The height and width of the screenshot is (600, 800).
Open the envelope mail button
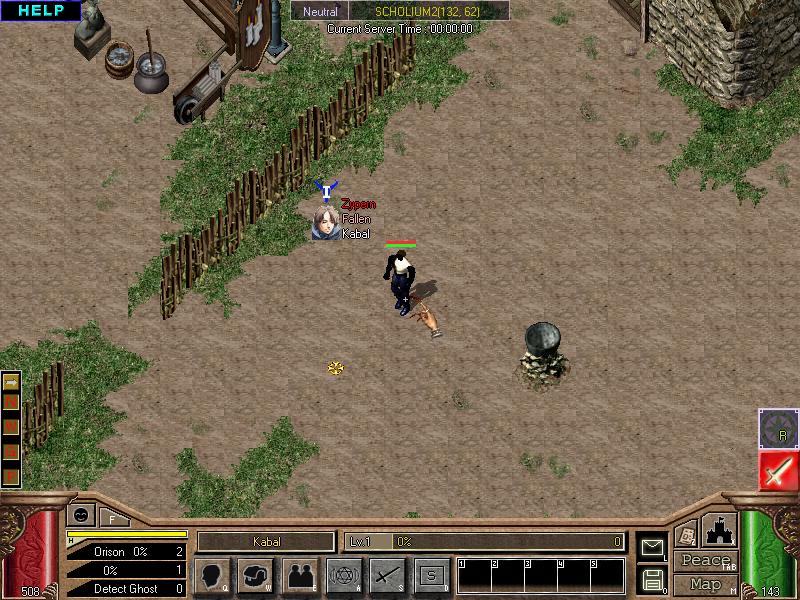651,547
